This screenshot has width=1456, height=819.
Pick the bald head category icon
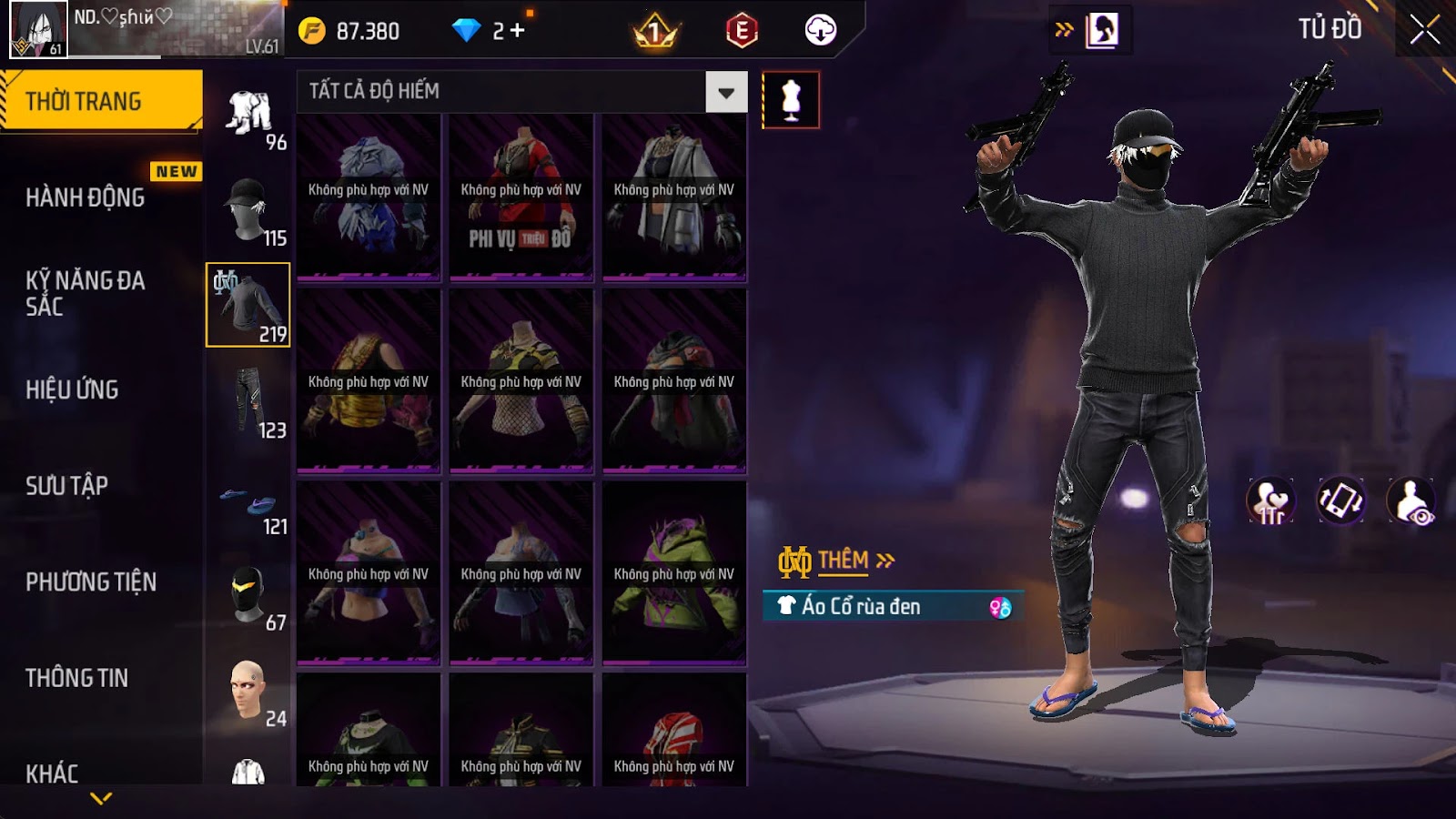[x=248, y=692]
